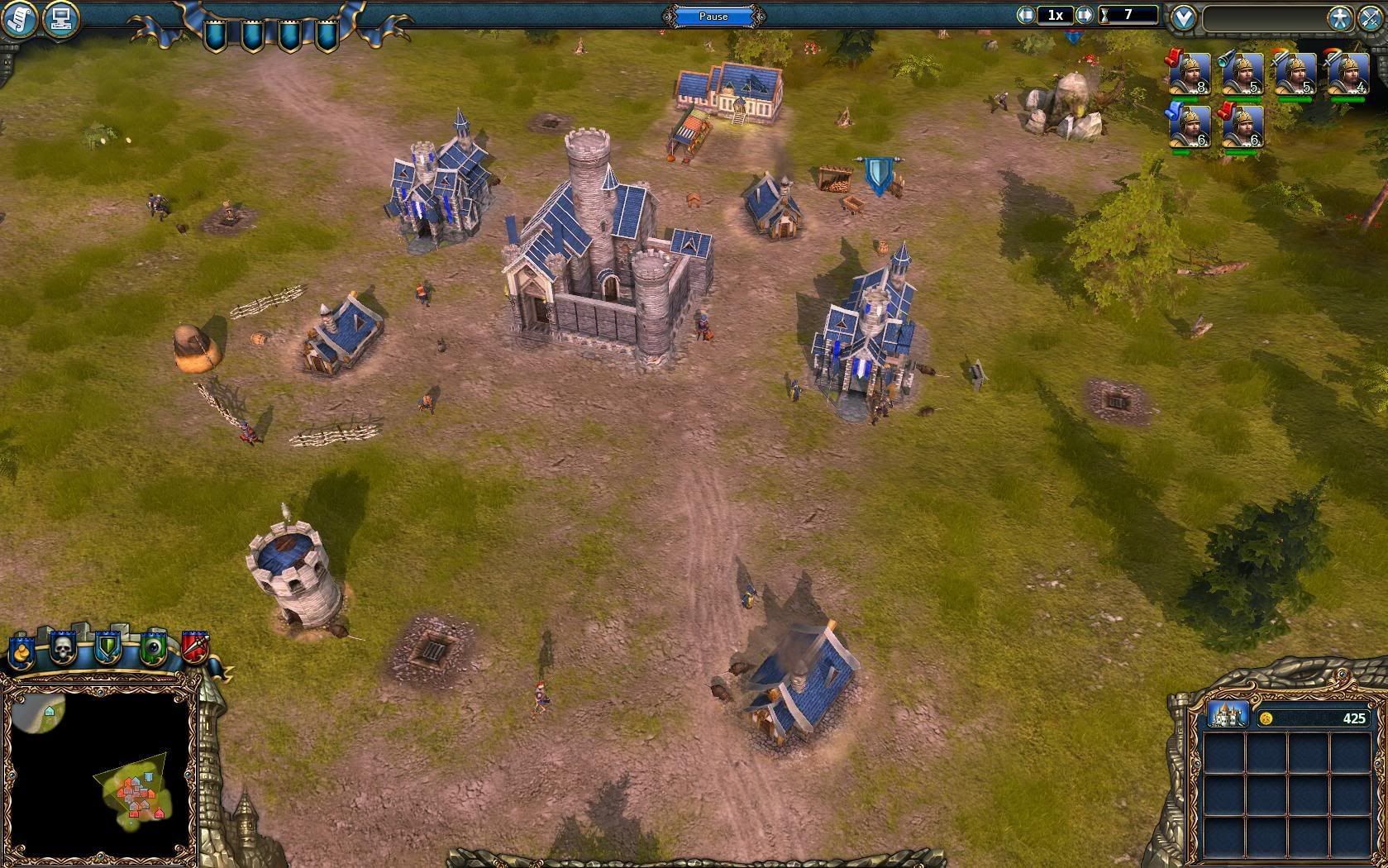1388x868 pixels.
Task: Select the red sword flag banner
Action: point(195,648)
